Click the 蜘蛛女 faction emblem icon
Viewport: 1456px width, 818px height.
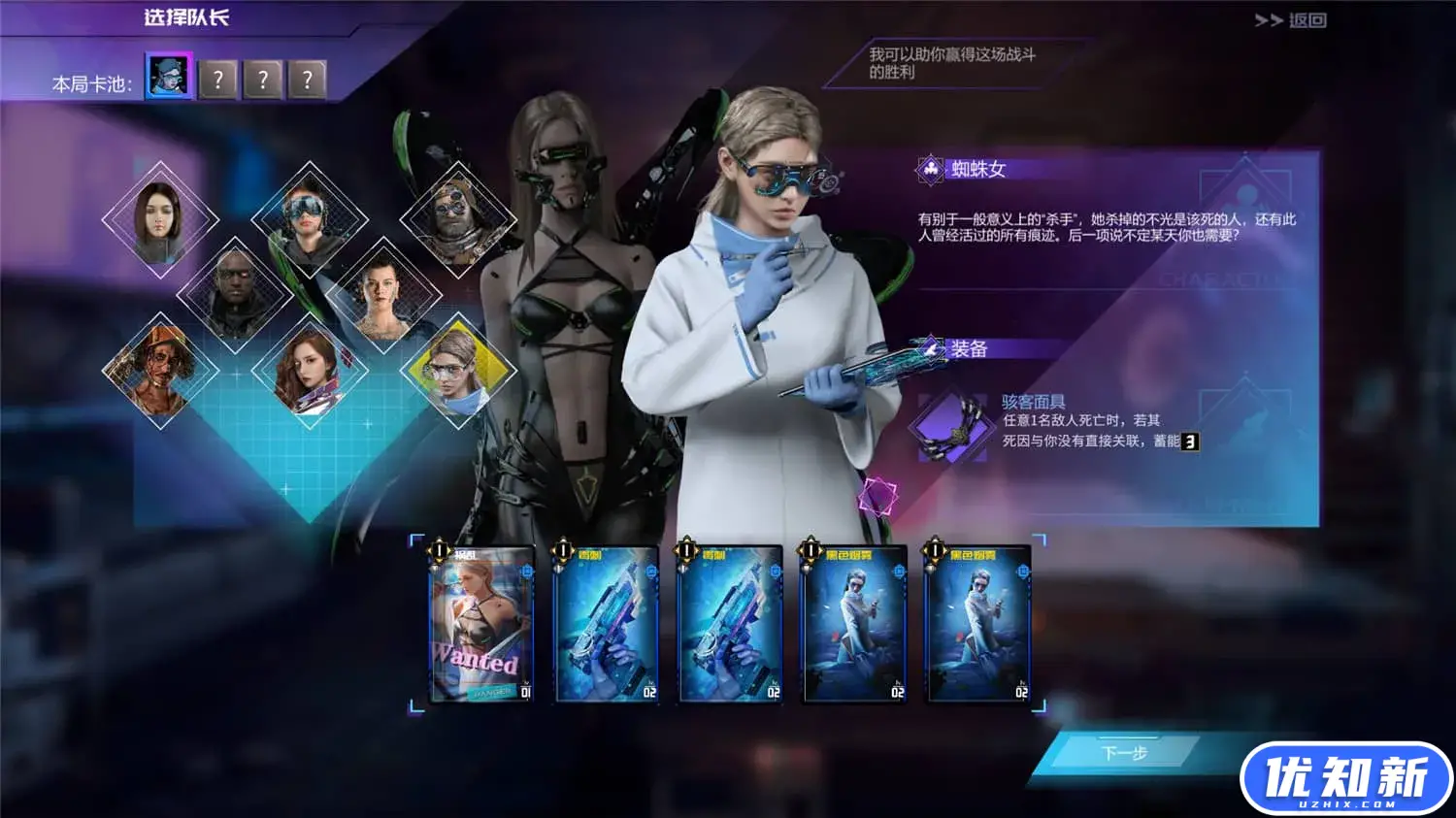click(x=932, y=167)
